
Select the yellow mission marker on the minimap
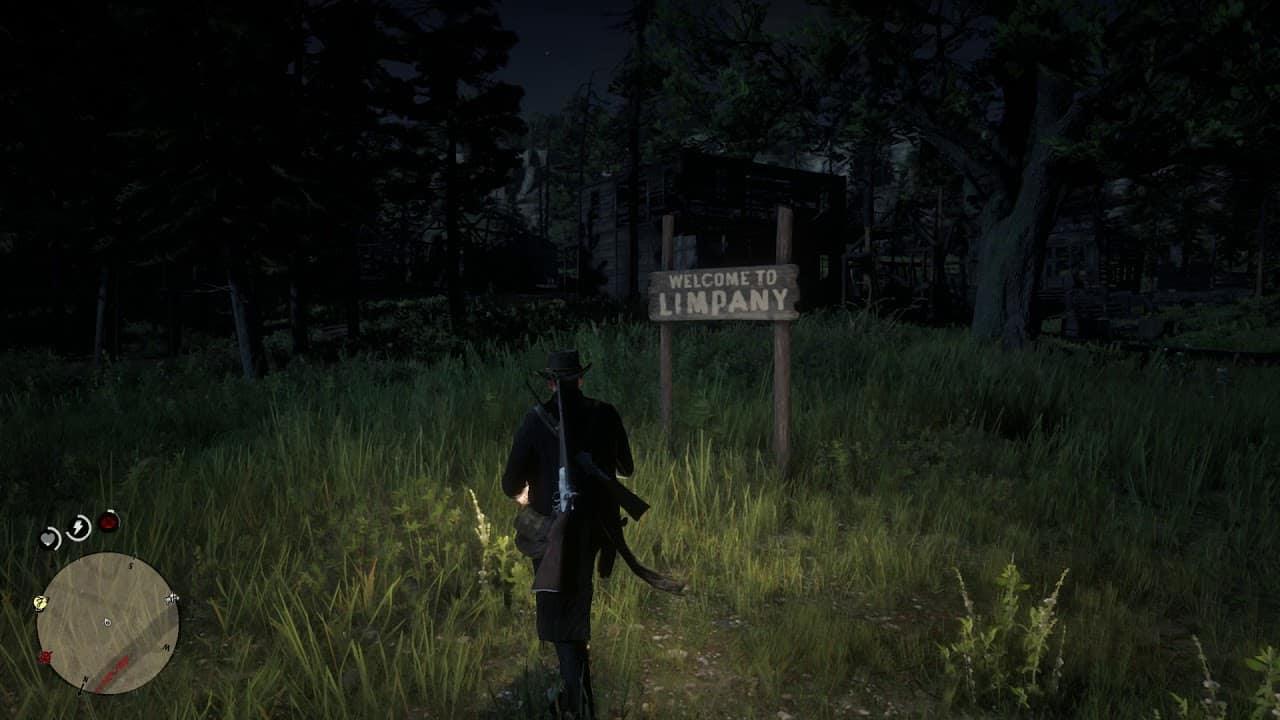click(x=39, y=603)
